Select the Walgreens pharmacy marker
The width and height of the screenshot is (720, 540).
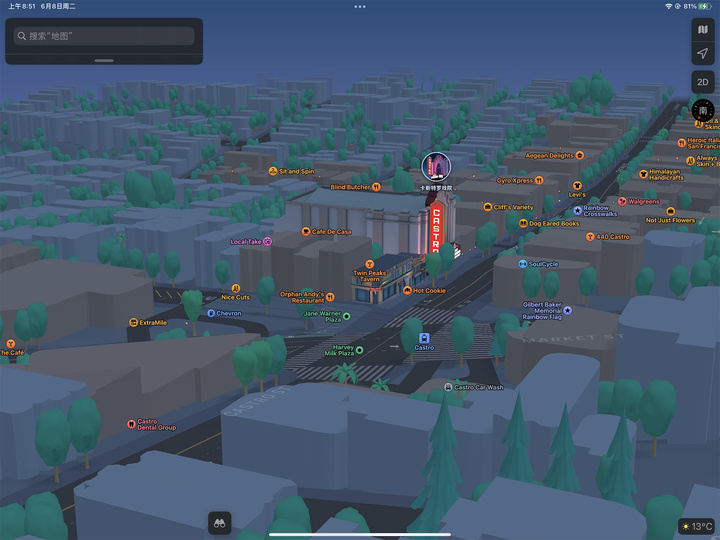click(x=621, y=201)
